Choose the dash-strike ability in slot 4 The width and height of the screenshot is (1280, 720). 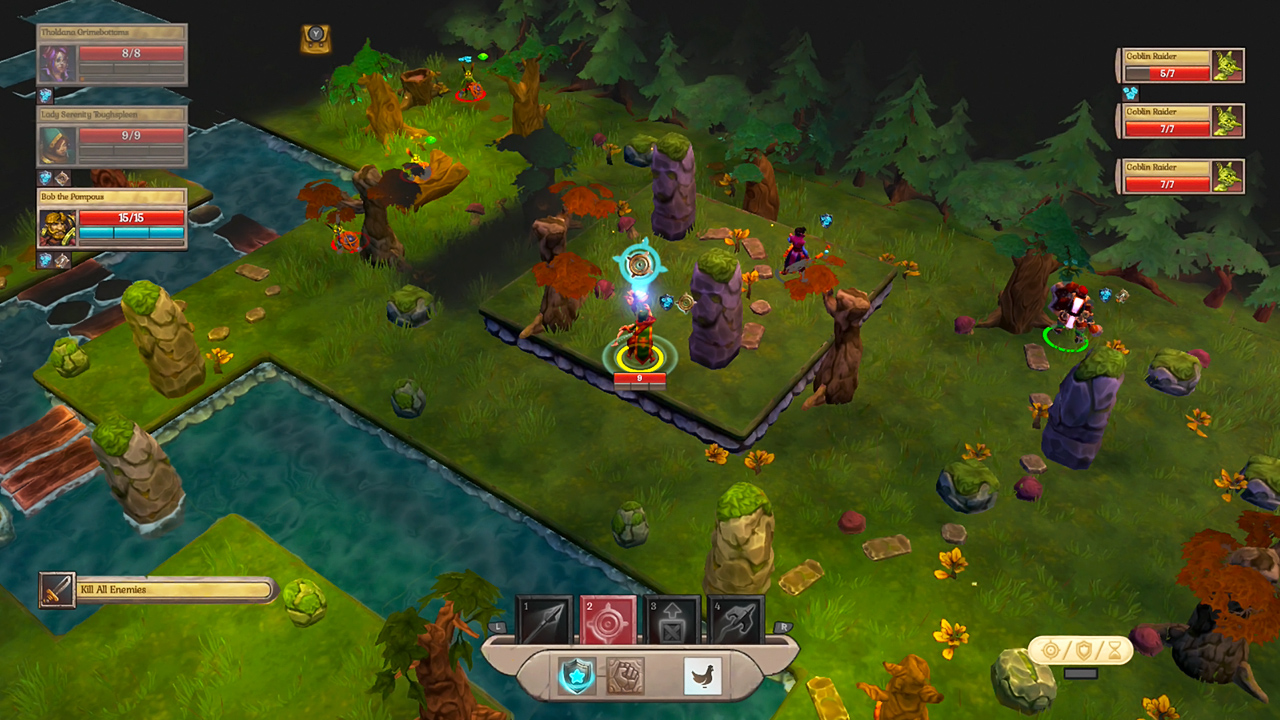click(x=735, y=618)
